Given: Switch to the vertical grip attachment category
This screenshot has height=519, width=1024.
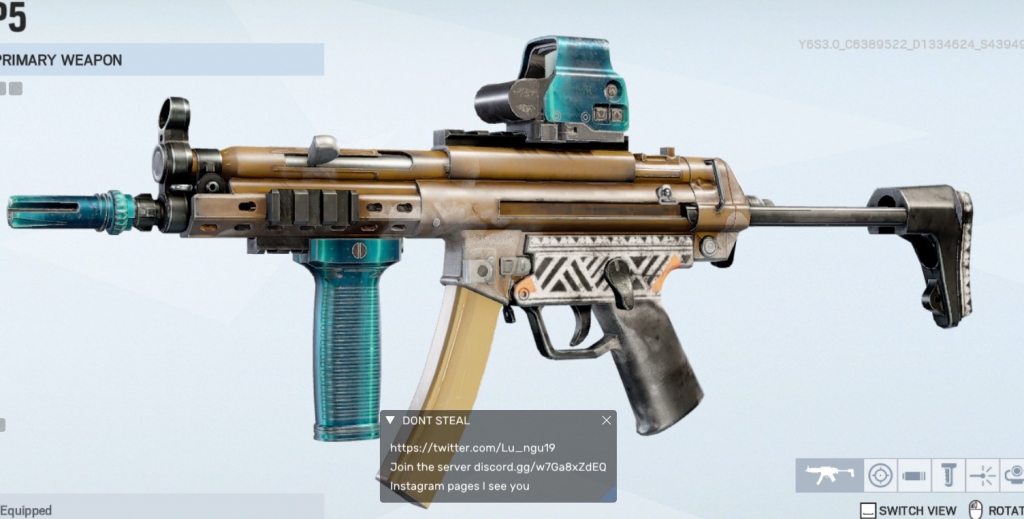Looking at the screenshot, I should pos(947,475).
